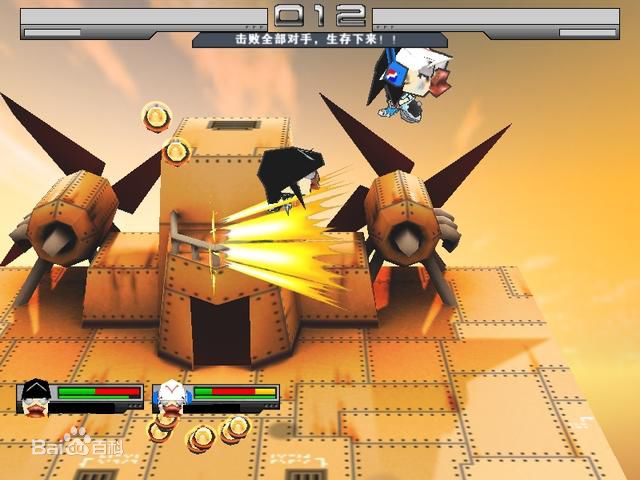Select the white-helmet fighter portrait
The height and width of the screenshot is (480, 640).
(x=171, y=397)
